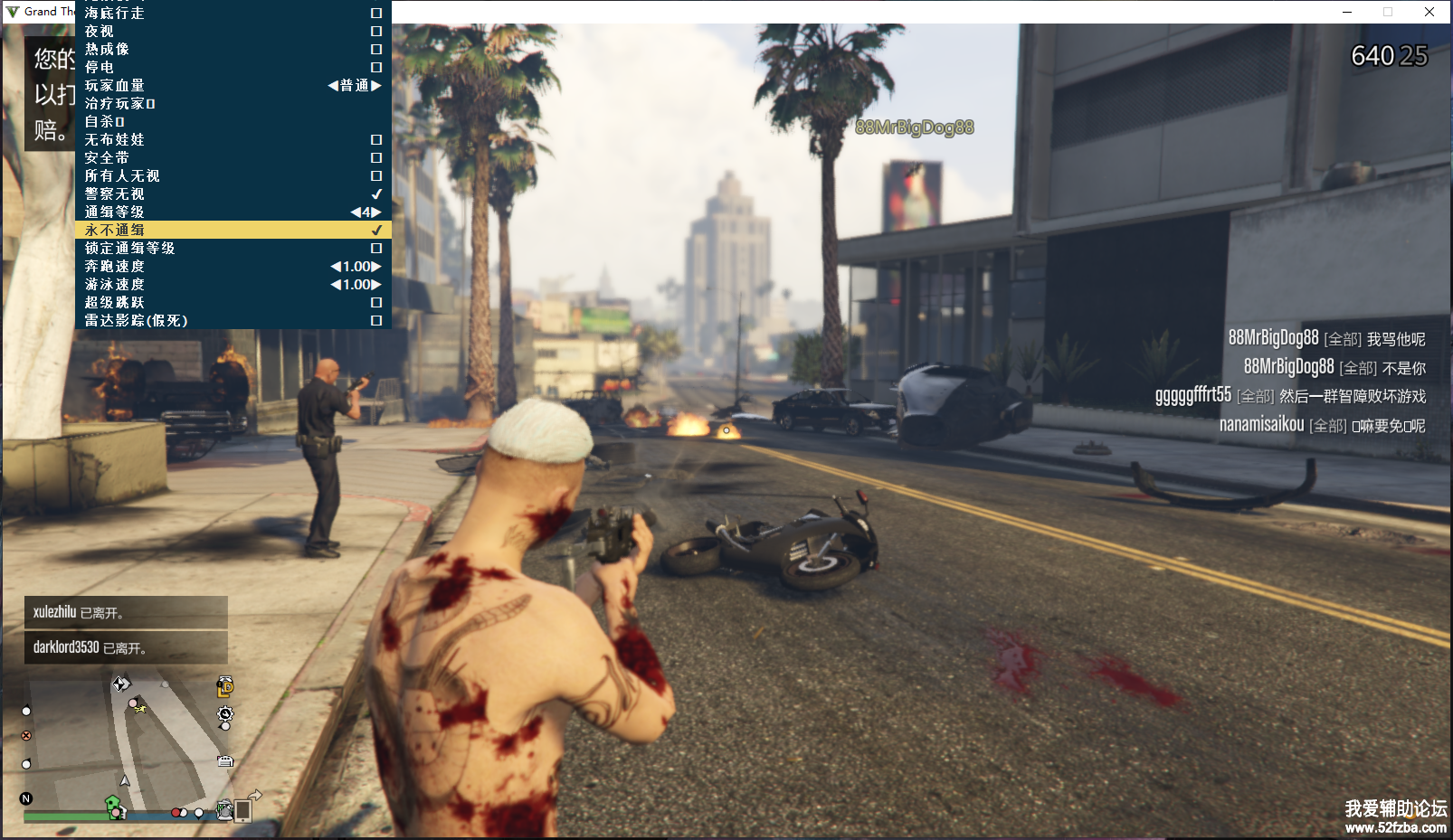This screenshot has height=840, width=1453.
Task: Toggle the 安全带 seatbelt option
Action: (376, 158)
